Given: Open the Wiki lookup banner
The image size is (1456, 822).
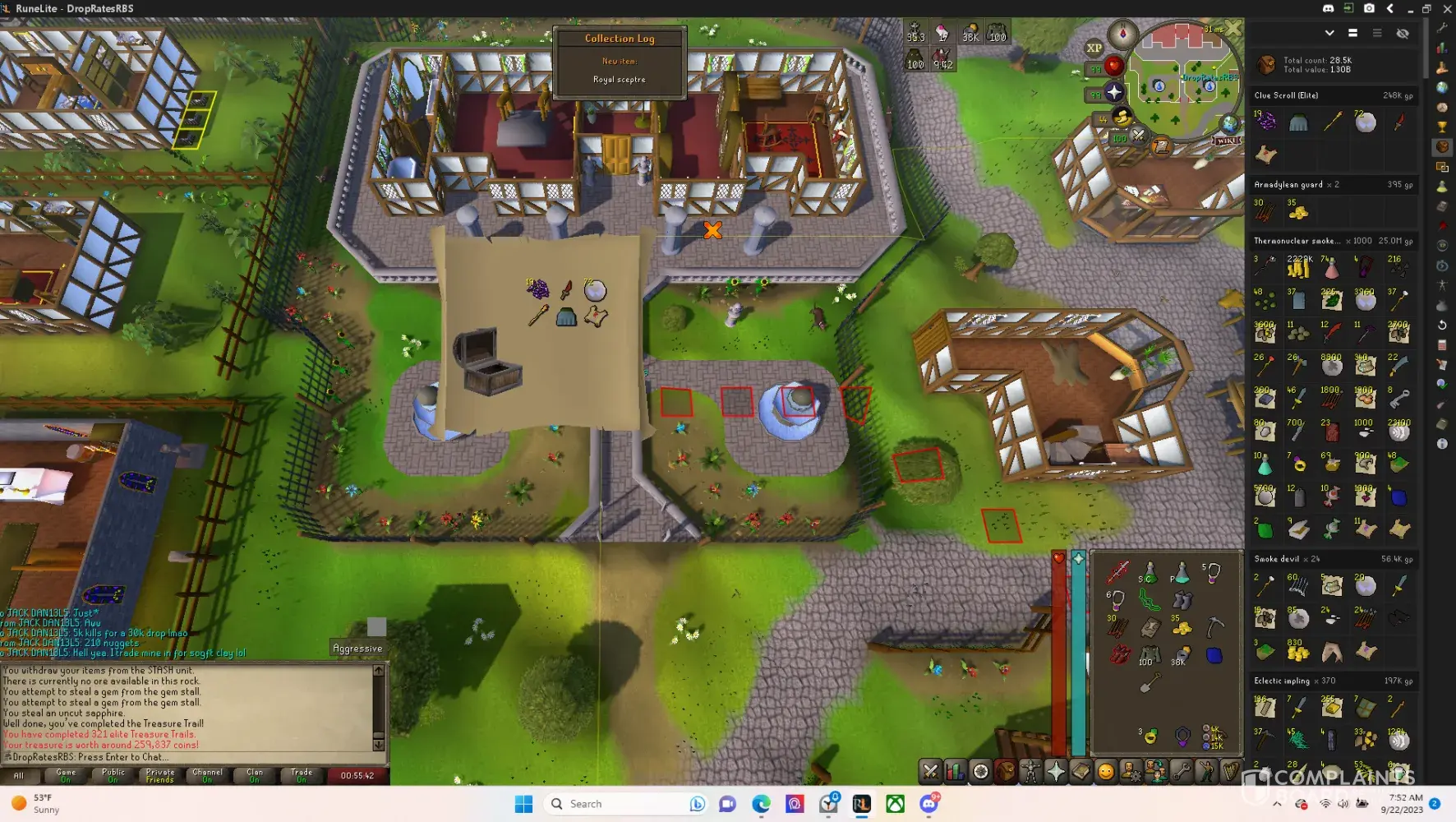Looking at the screenshot, I should (1226, 141).
